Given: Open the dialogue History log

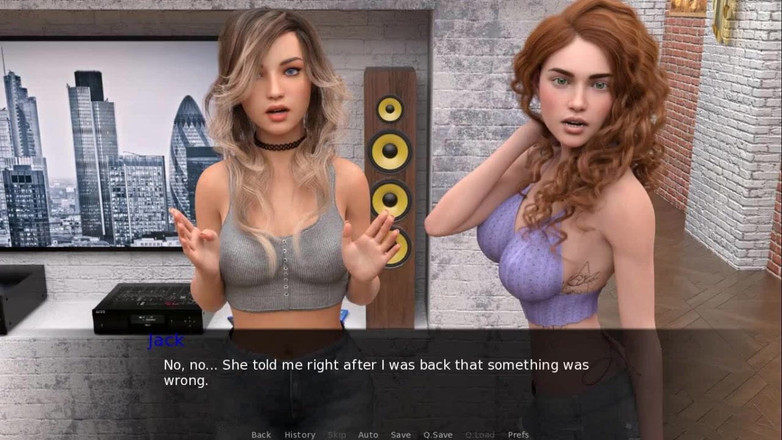Looking at the screenshot, I should [299, 434].
